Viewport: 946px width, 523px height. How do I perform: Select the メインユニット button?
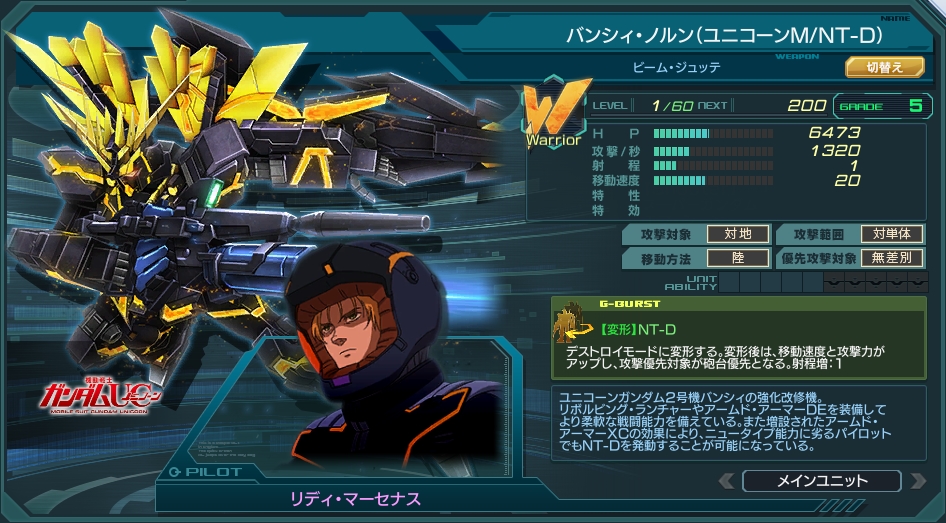[822, 481]
